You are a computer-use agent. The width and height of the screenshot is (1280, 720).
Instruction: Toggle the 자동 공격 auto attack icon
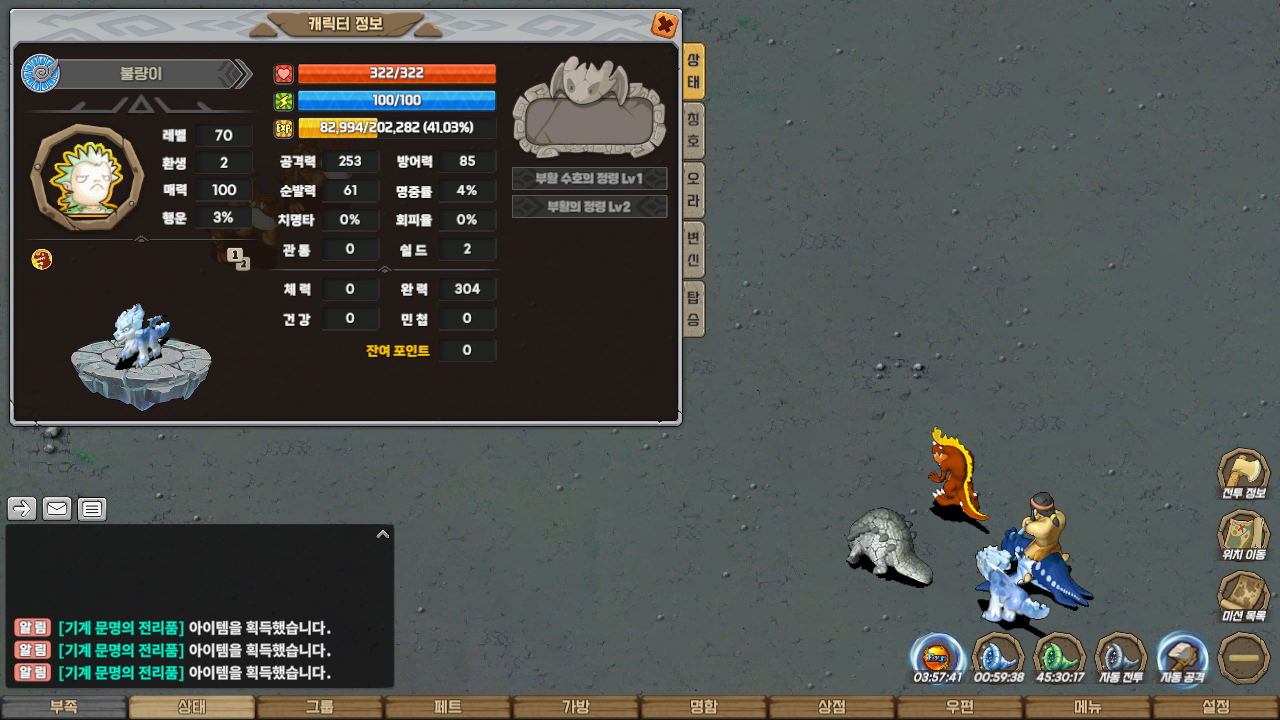[1182, 656]
